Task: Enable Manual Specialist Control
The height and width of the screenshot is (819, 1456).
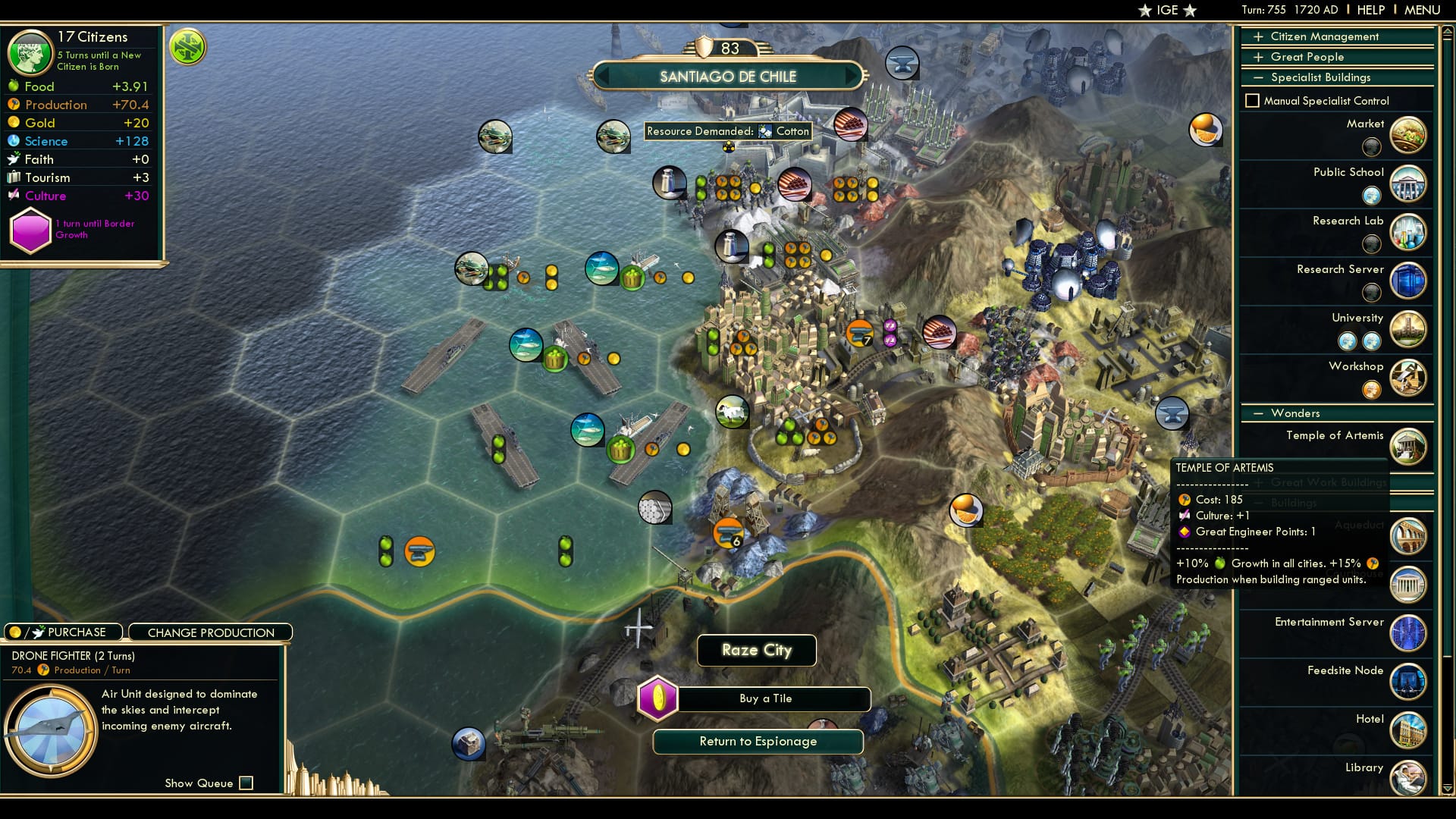Action: pyautogui.click(x=1253, y=100)
